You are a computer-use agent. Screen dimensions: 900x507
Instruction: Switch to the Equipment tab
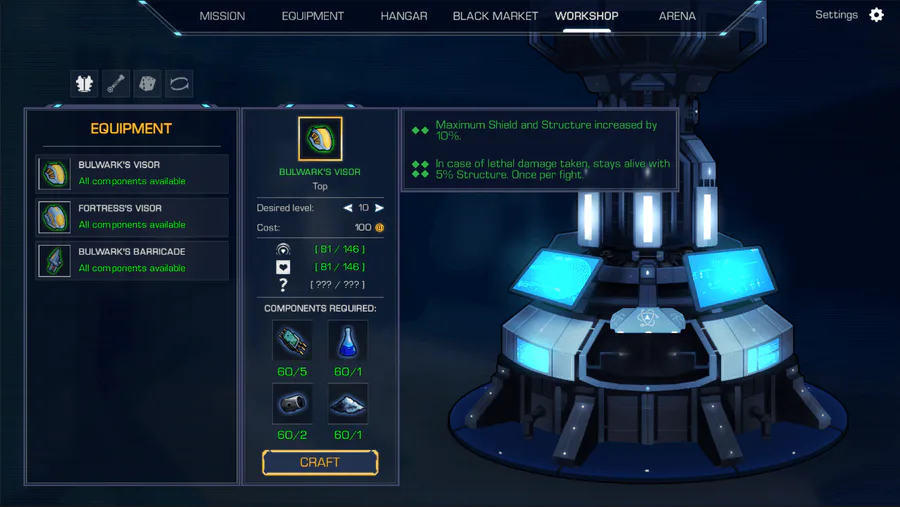click(x=312, y=16)
